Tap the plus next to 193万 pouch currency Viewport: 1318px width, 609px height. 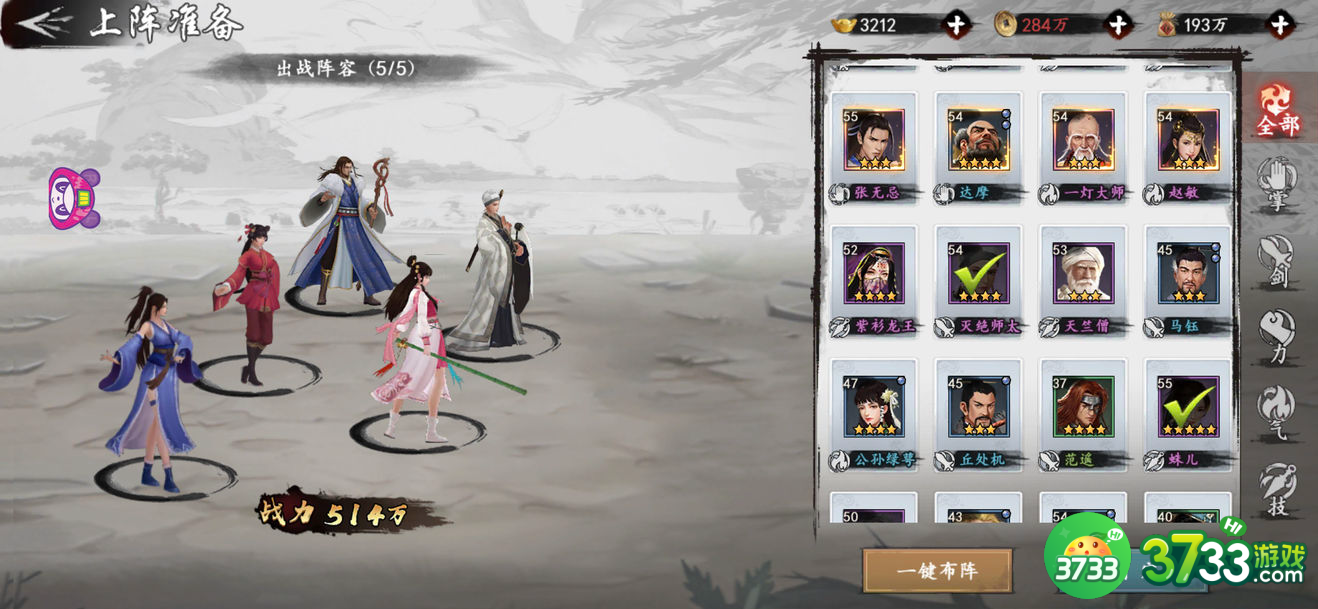pyautogui.click(x=1279, y=24)
